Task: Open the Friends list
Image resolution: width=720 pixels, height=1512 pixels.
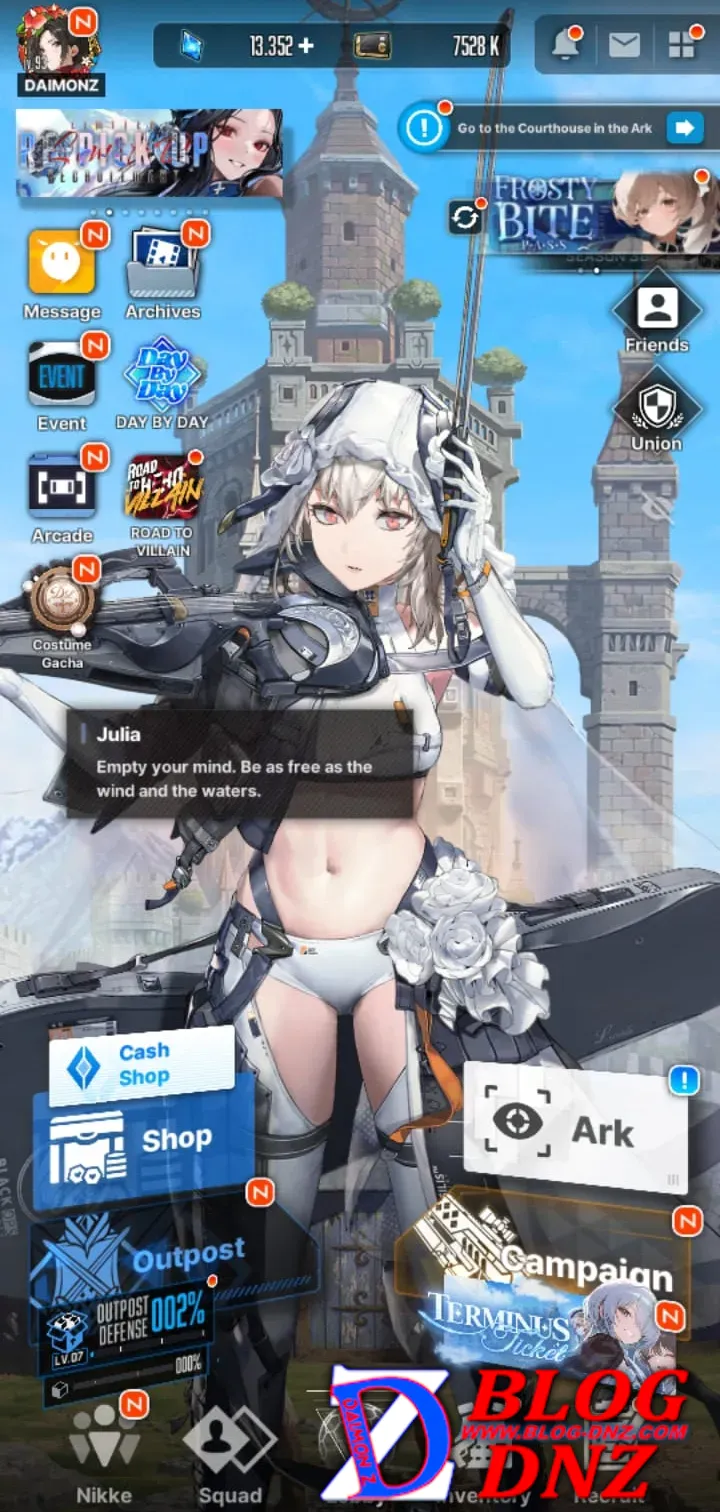Action: click(657, 311)
